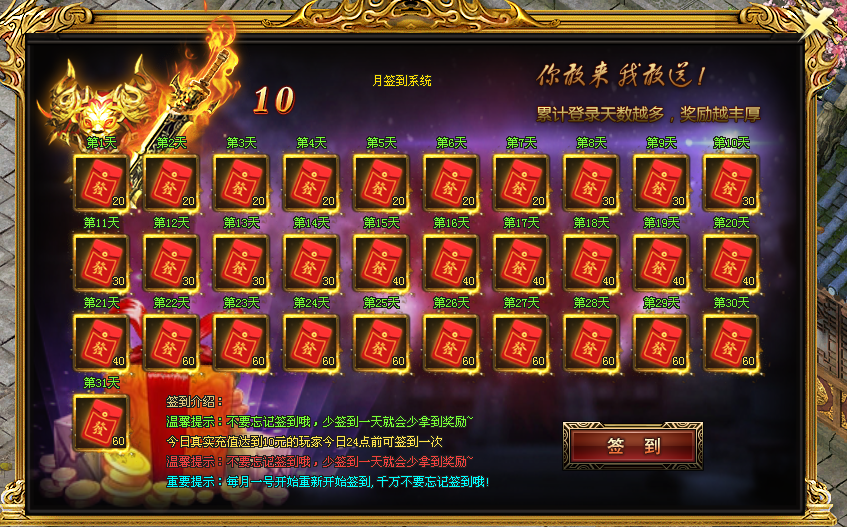Image resolution: width=847 pixels, height=527 pixels.
Task: Choose the 第17天 red envelope reward
Action: click(x=521, y=263)
